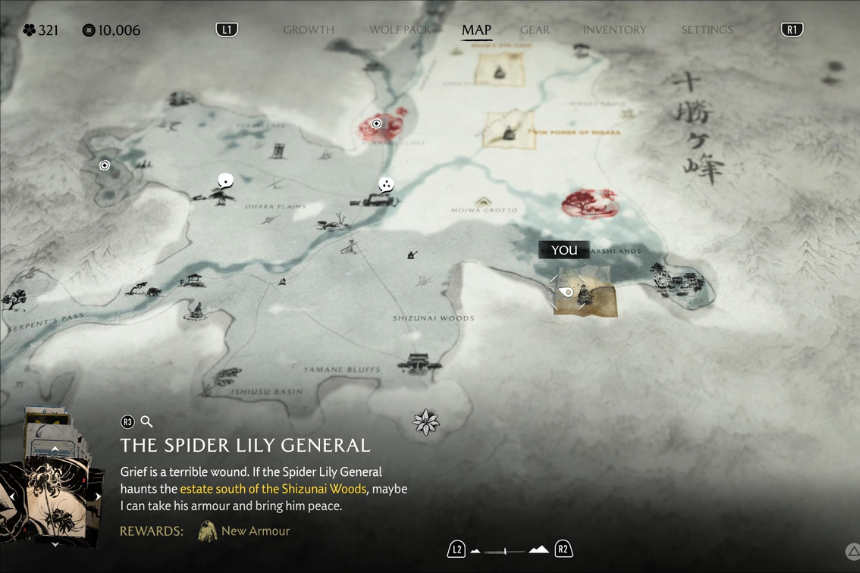Go to the Gear tab
The width and height of the screenshot is (860, 573).
tap(535, 30)
